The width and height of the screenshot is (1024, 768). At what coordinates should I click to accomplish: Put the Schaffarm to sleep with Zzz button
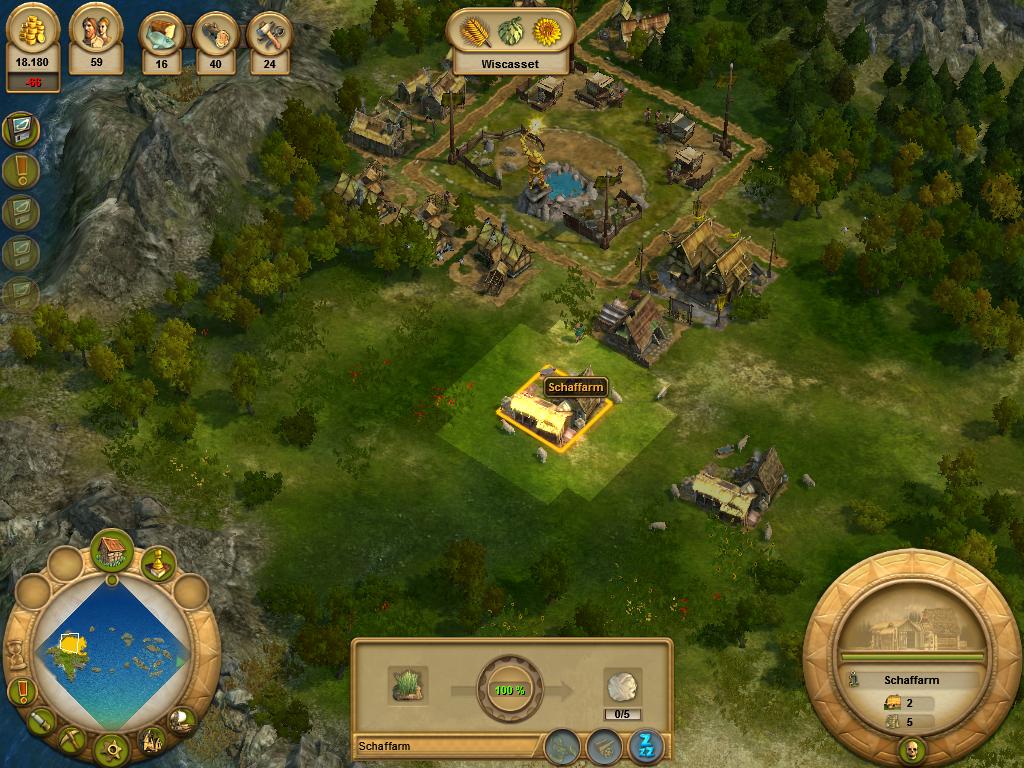click(643, 745)
